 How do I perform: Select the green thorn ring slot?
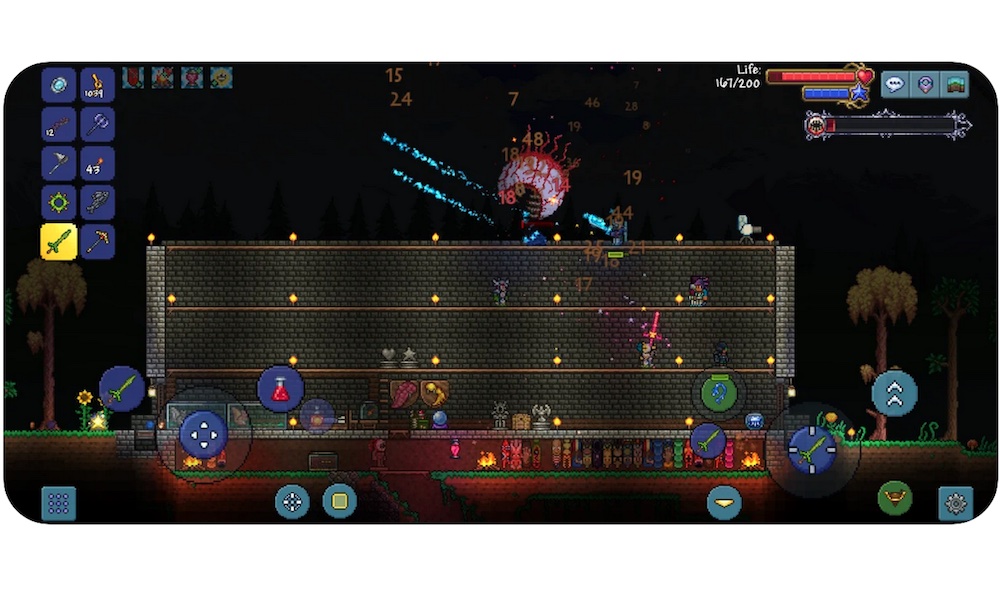point(59,202)
